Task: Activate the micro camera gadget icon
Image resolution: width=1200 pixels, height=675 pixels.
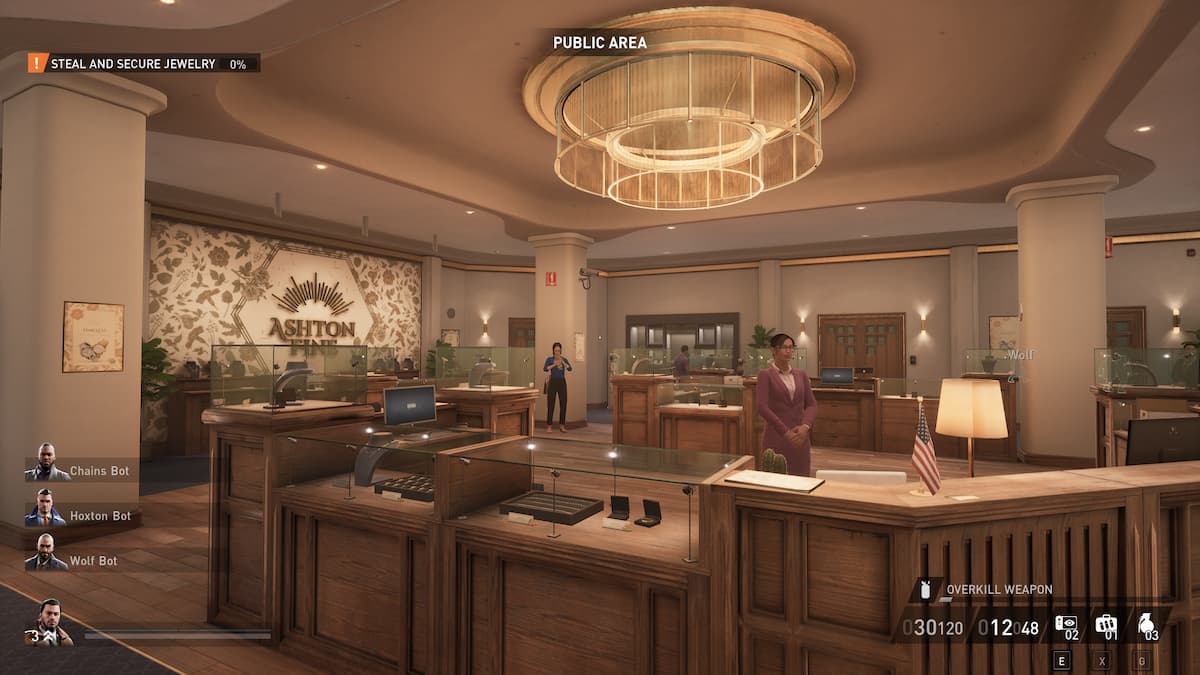Action: (x=1067, y=625)
